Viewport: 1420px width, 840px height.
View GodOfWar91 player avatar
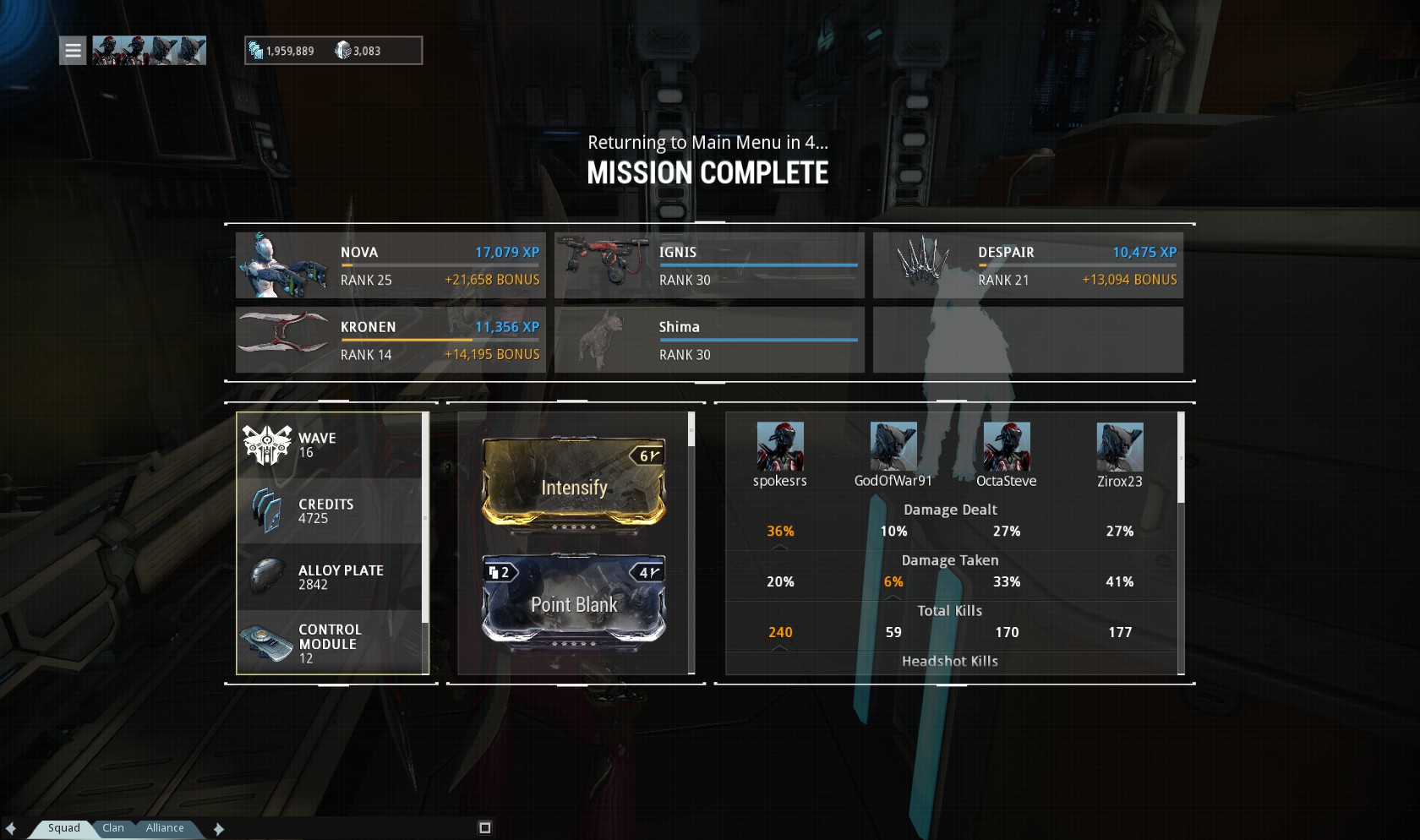click(x=893, y=447)
